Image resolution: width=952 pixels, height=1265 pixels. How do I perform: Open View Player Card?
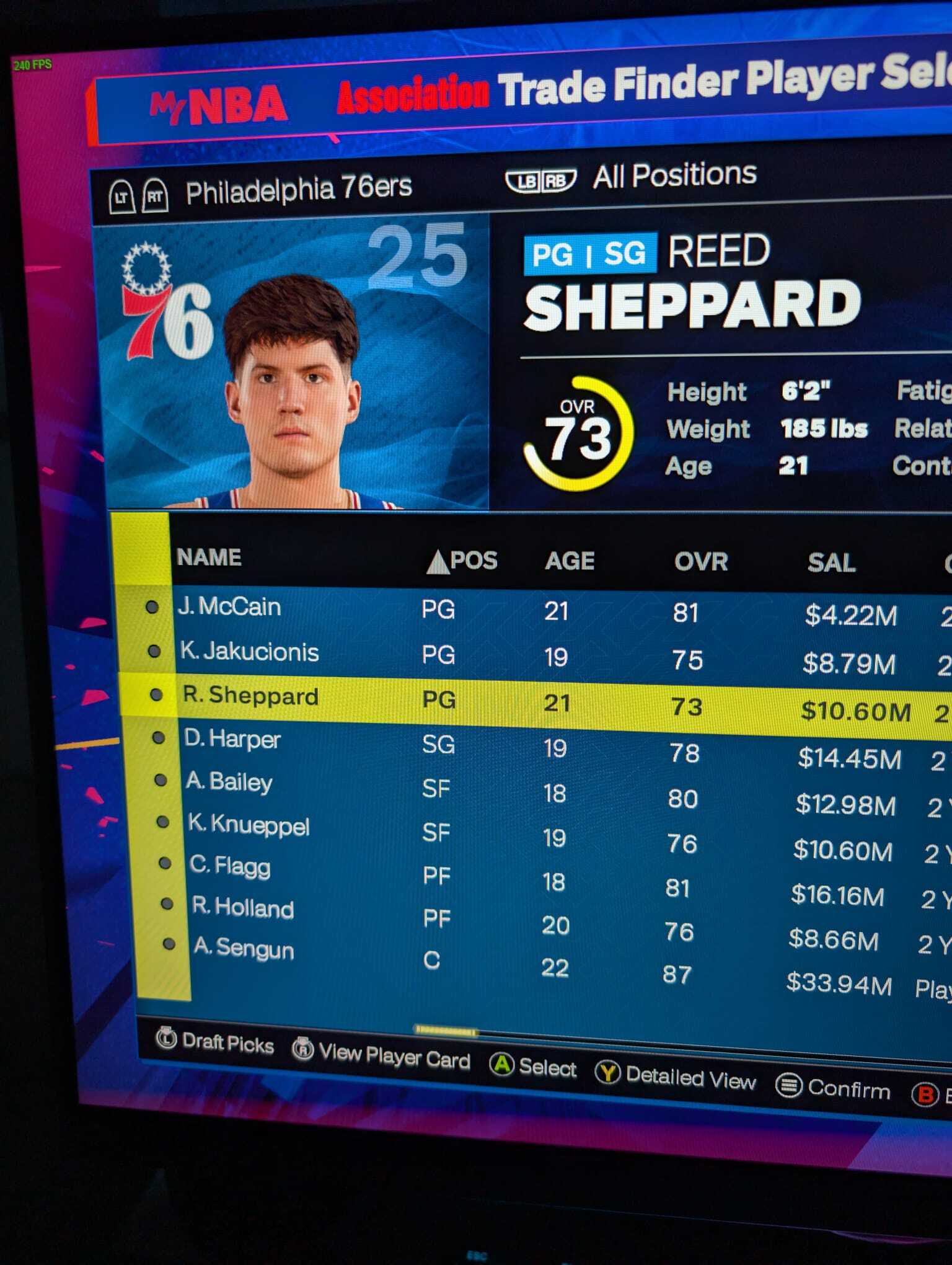pyautogui.click(x=381, y=1054)
